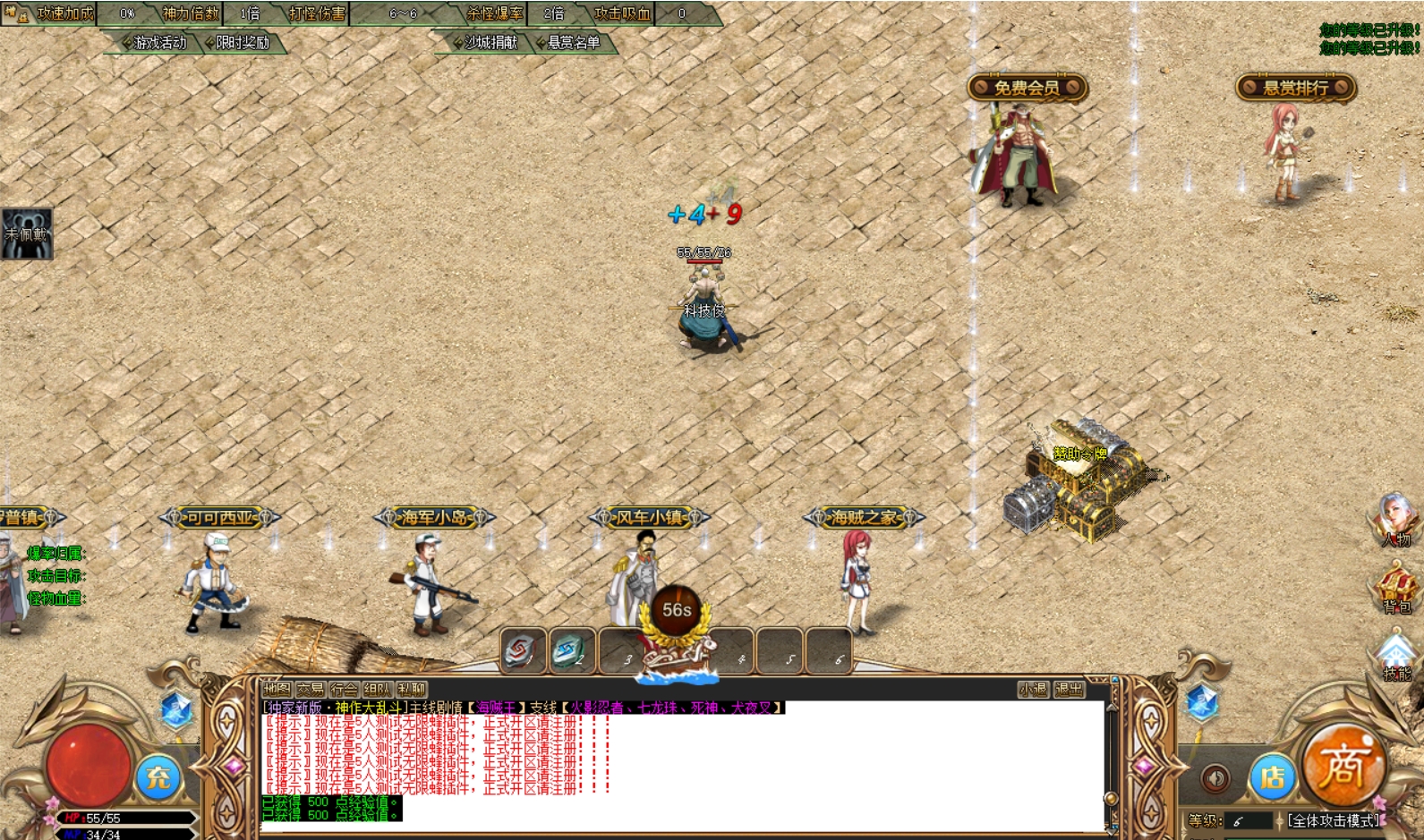Show the 悬赏名单 bounty list
The image size is (1424, 840).
click(x=572, y=43)
